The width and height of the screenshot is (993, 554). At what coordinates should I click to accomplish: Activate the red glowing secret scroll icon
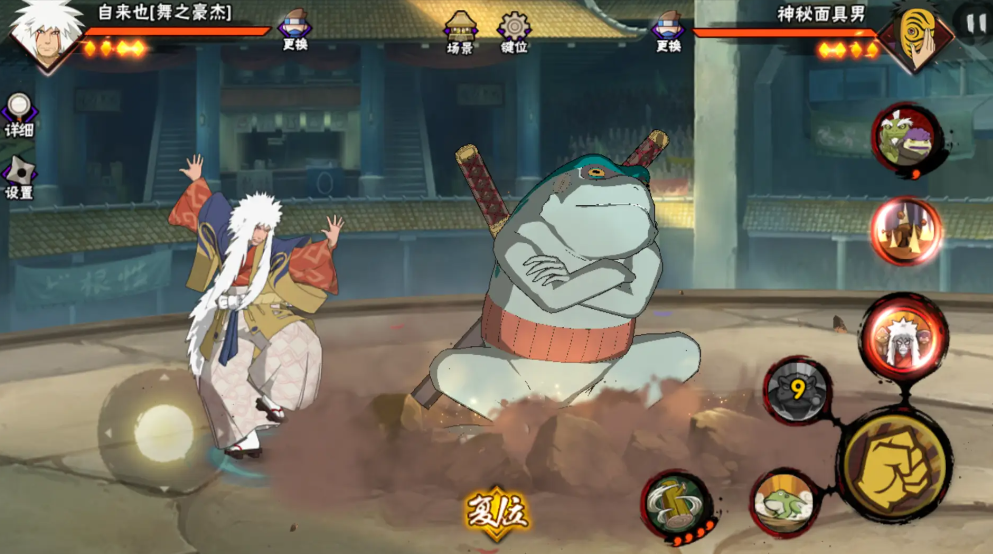(905, 231)
